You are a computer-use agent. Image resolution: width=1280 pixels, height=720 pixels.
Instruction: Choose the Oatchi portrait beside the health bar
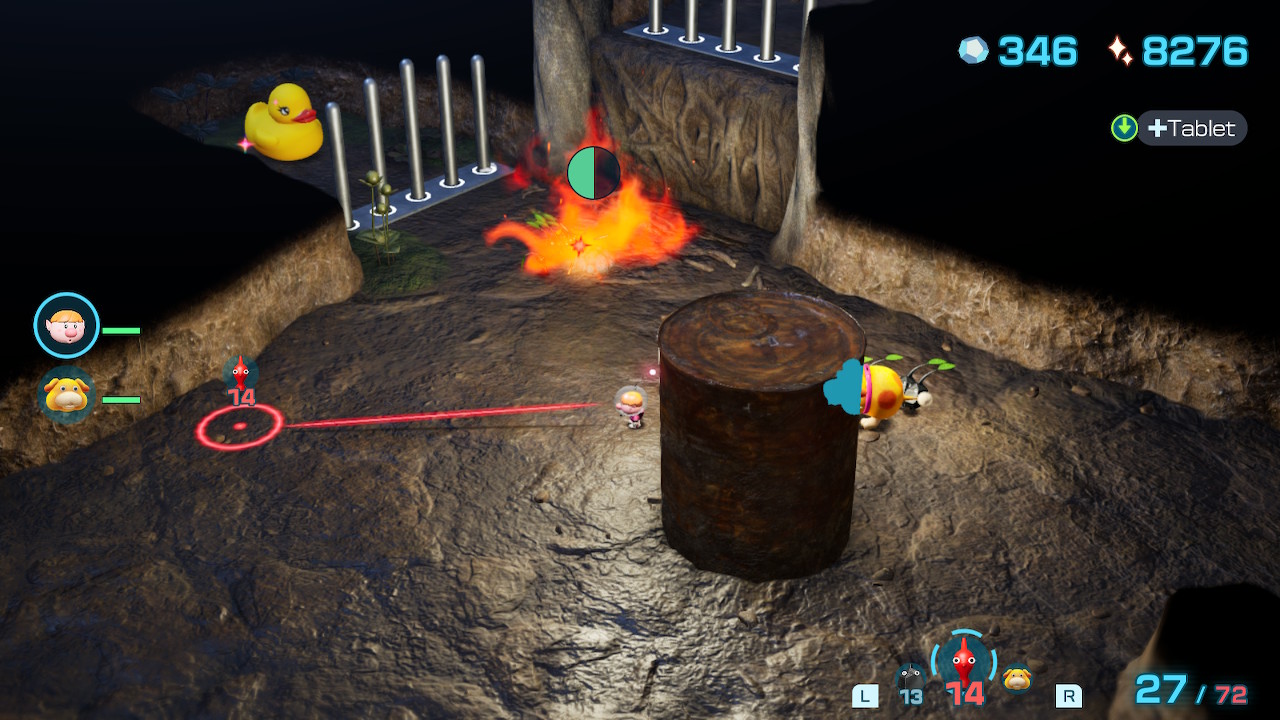(67, 395)
